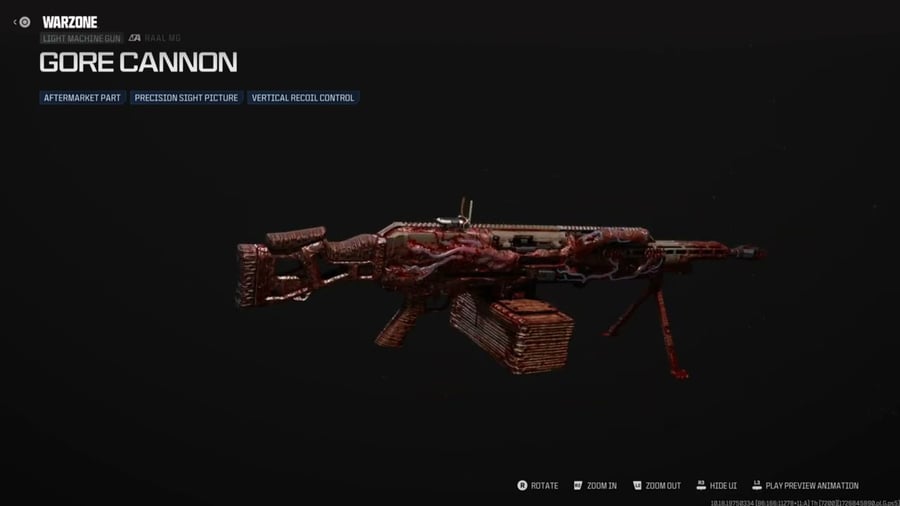Play the weapon preview animation

[805, 486]
